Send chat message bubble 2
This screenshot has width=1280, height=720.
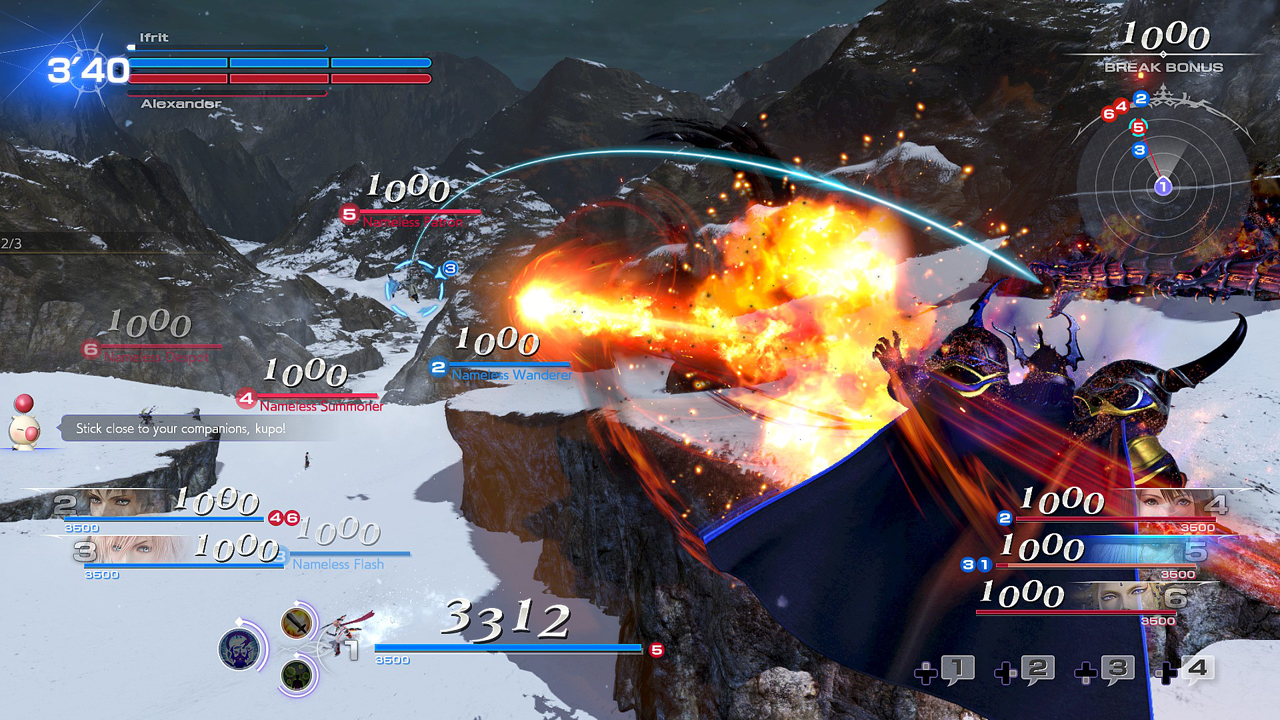tap(1026, 670)
